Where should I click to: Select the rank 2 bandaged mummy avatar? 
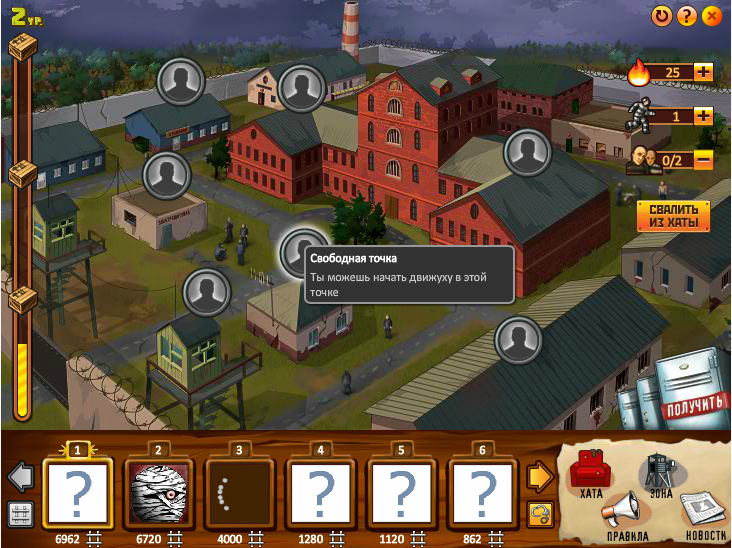click(x=157, y=493)
